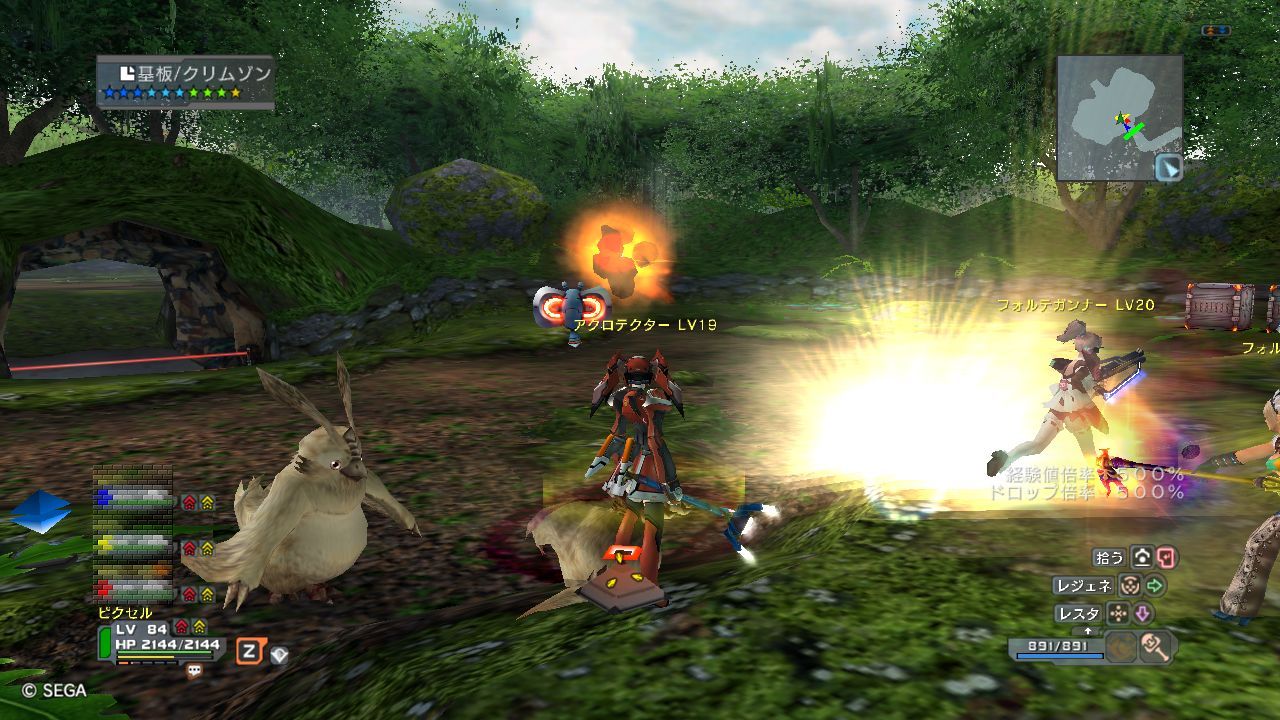Click the orange and blue indicator above minimap

(1216, 31)
